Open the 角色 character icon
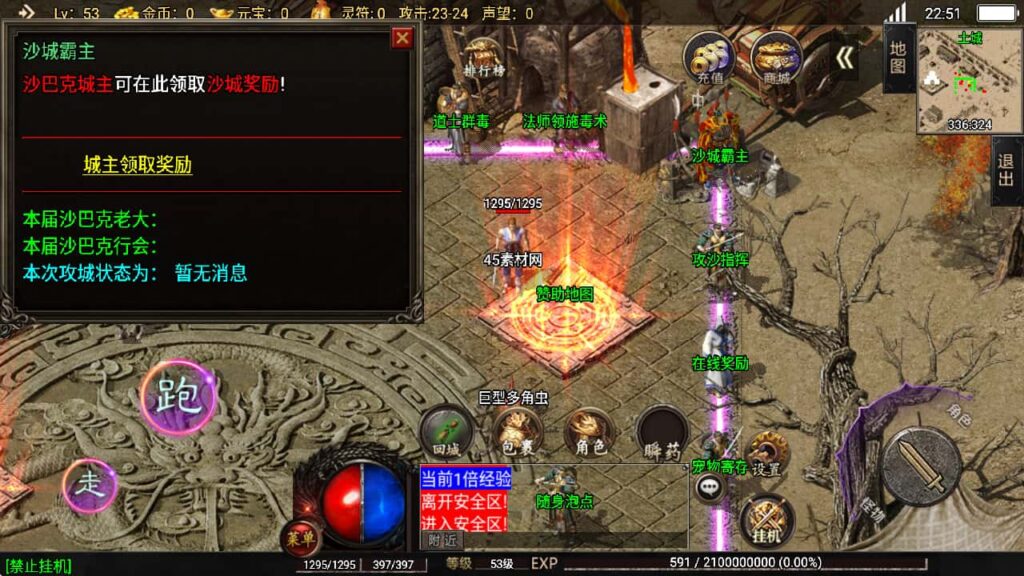This screenshot has height=576, width=1024. [x=588, y=431]
